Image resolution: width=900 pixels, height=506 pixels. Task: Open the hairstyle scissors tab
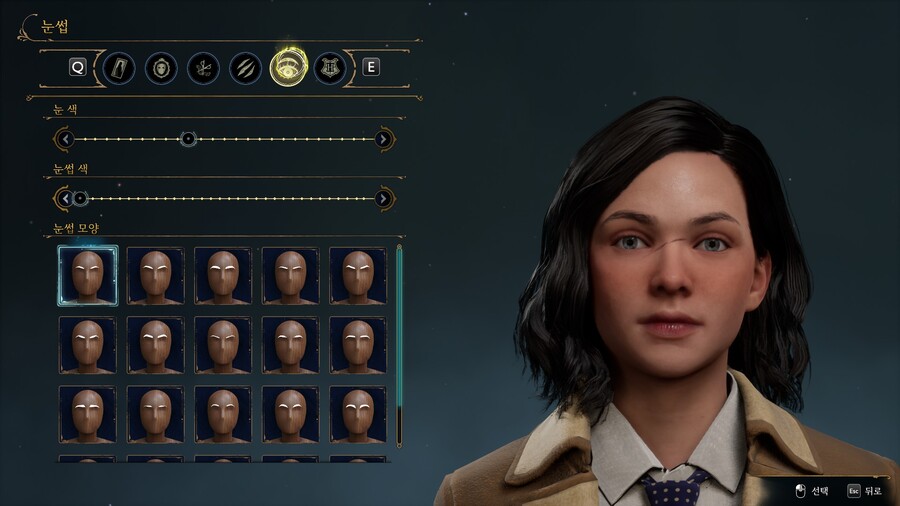[x=203, y=68]
